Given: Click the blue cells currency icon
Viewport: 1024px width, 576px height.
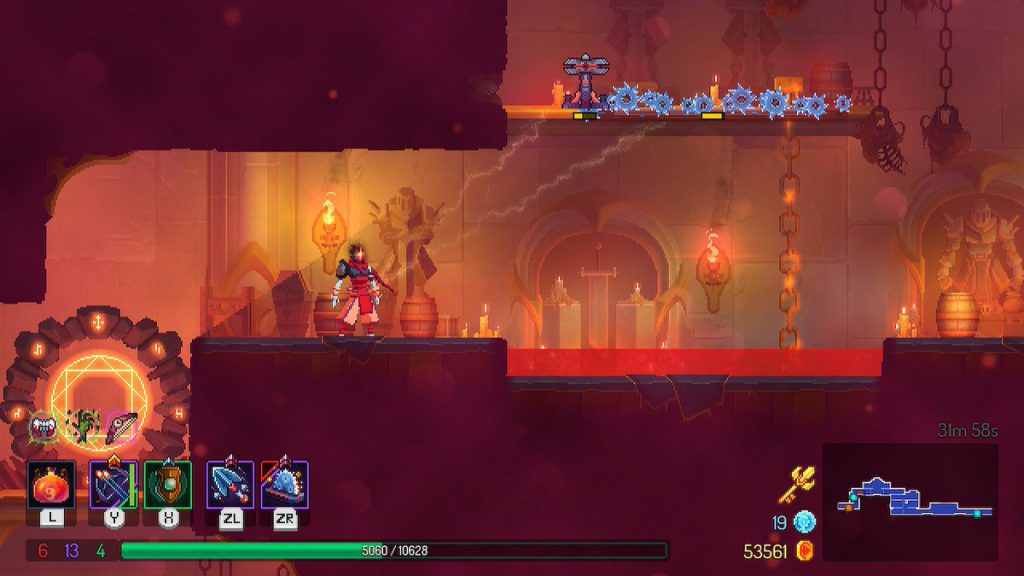Looking at the screenshot, I should pos(805,522).
